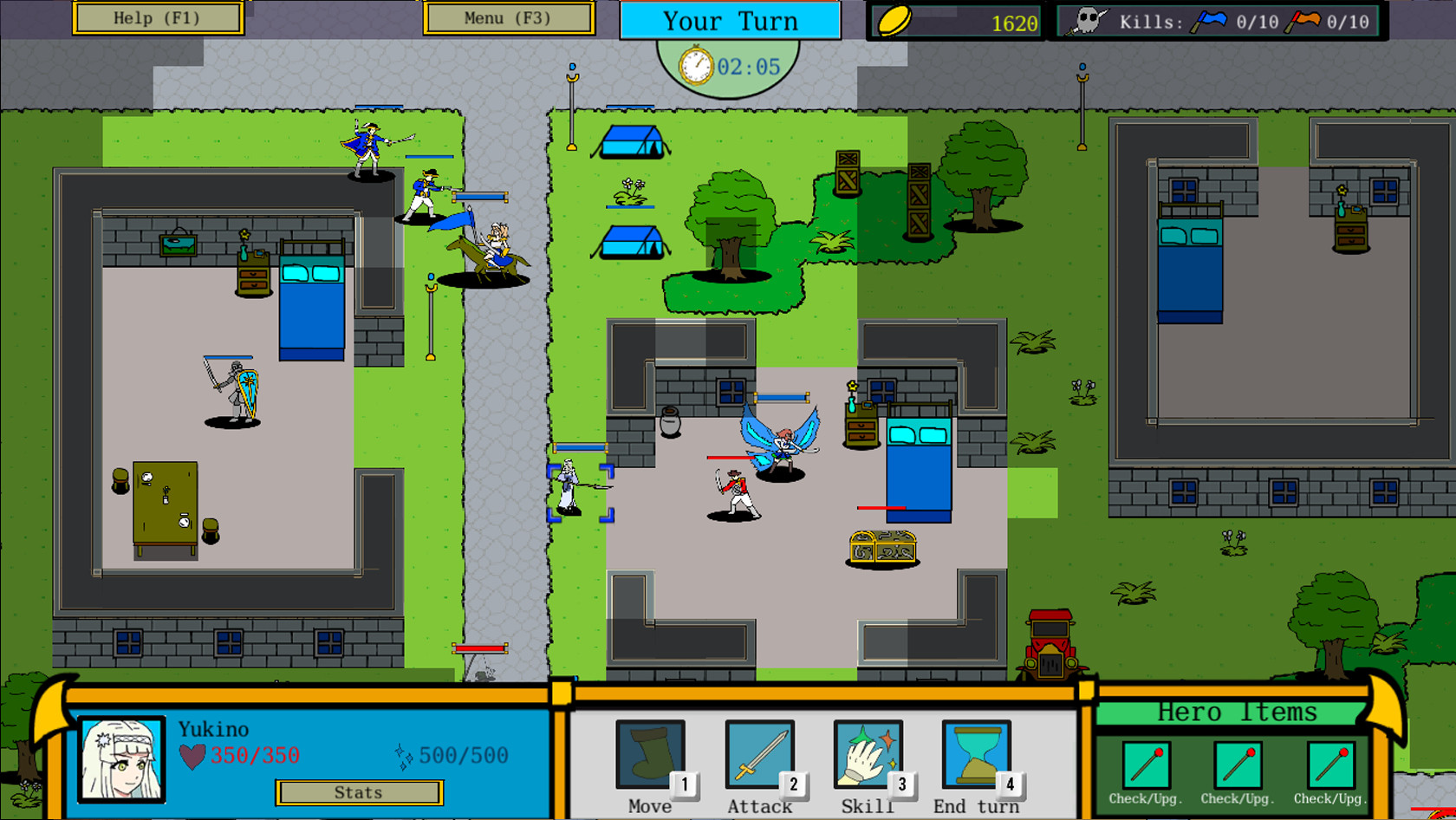Select the Move action boot icon
Screen dimensions: 1456x820
[x=650, y=752]
